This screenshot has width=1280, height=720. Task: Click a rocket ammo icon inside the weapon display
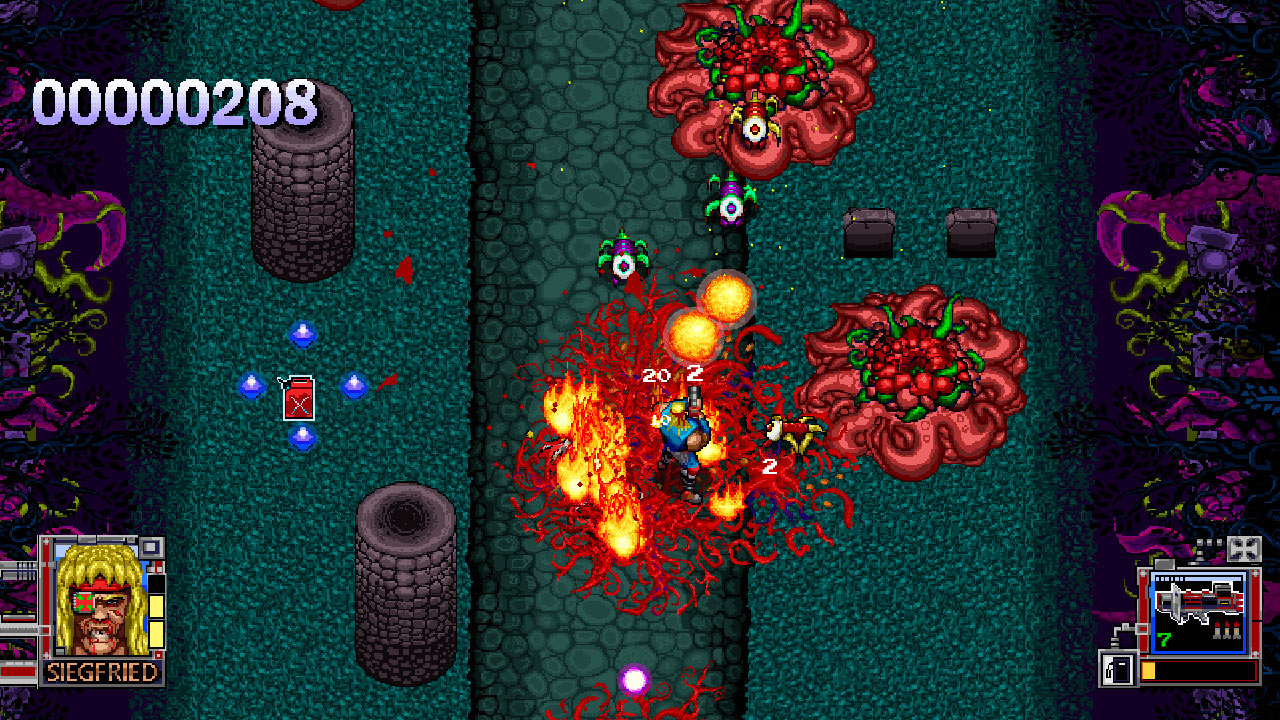pyautogui.click(x=1227, y=630)
